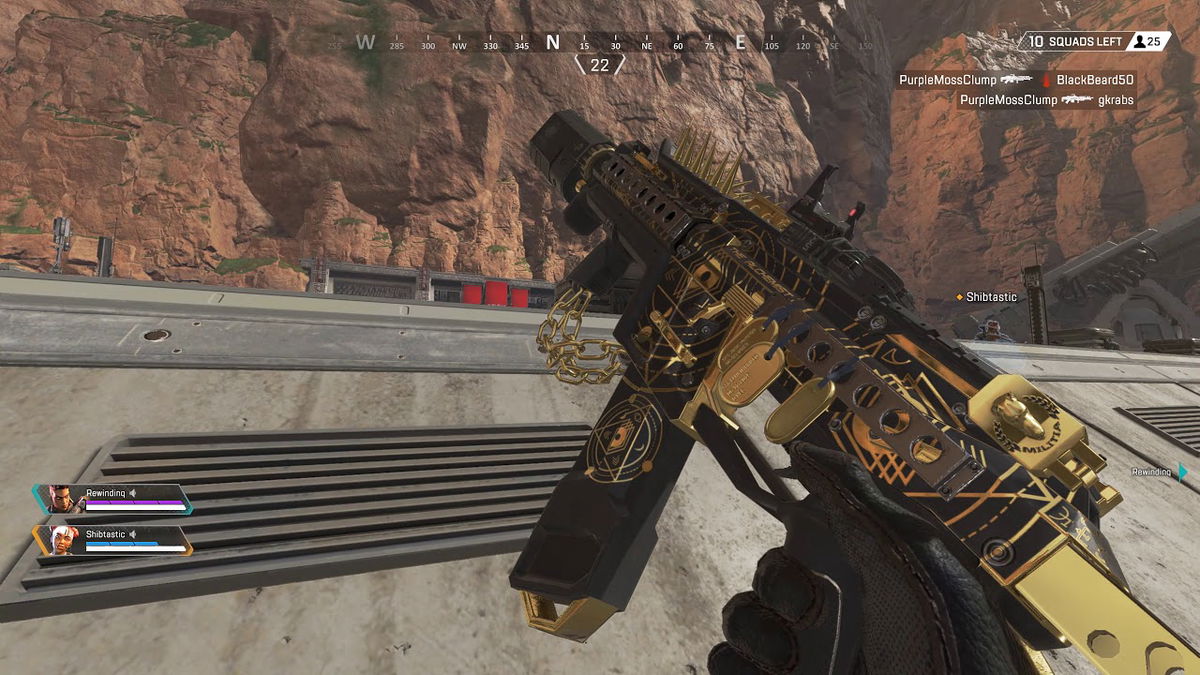
Task: Toggle the speaker icon beside Rewinding's name
Action: tap(133, 493)
